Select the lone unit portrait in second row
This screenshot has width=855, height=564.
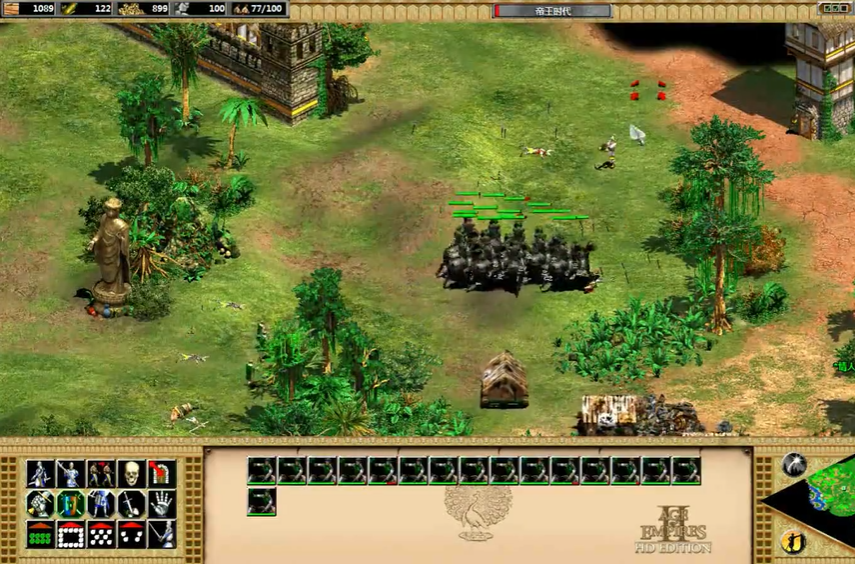[x=262, y=501]
